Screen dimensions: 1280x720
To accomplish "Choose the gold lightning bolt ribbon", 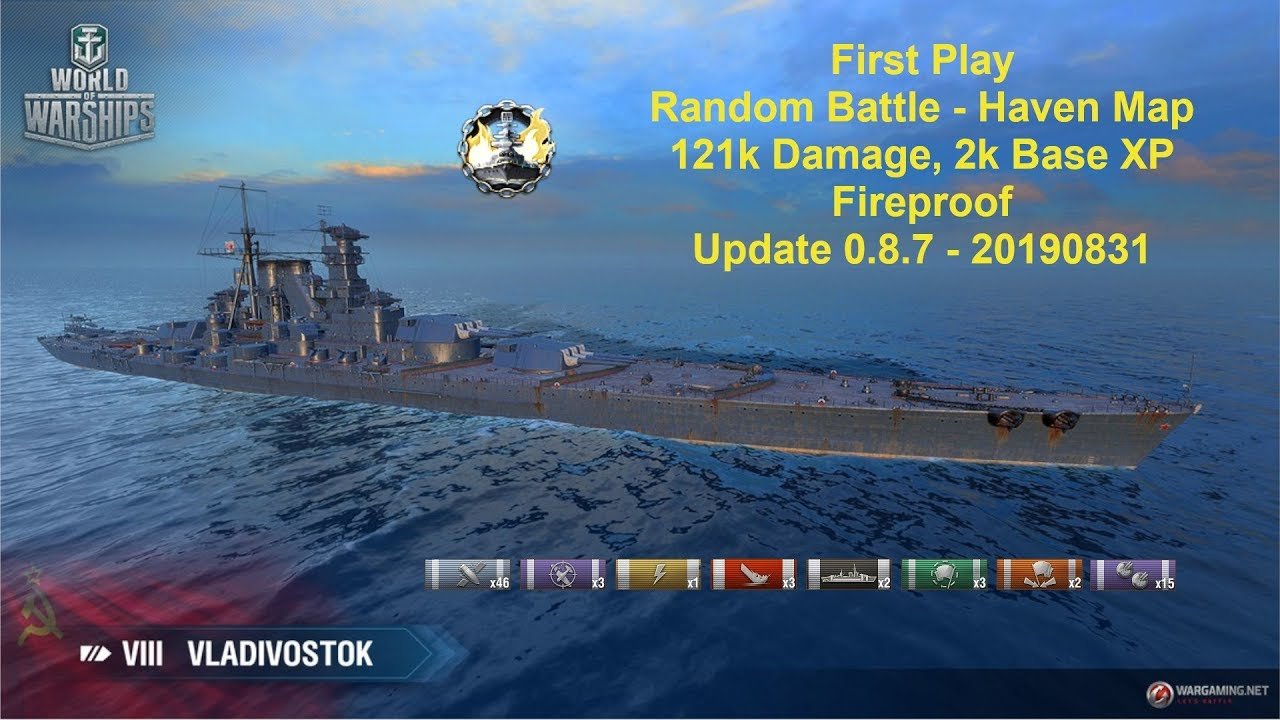I will pos(659,575).
